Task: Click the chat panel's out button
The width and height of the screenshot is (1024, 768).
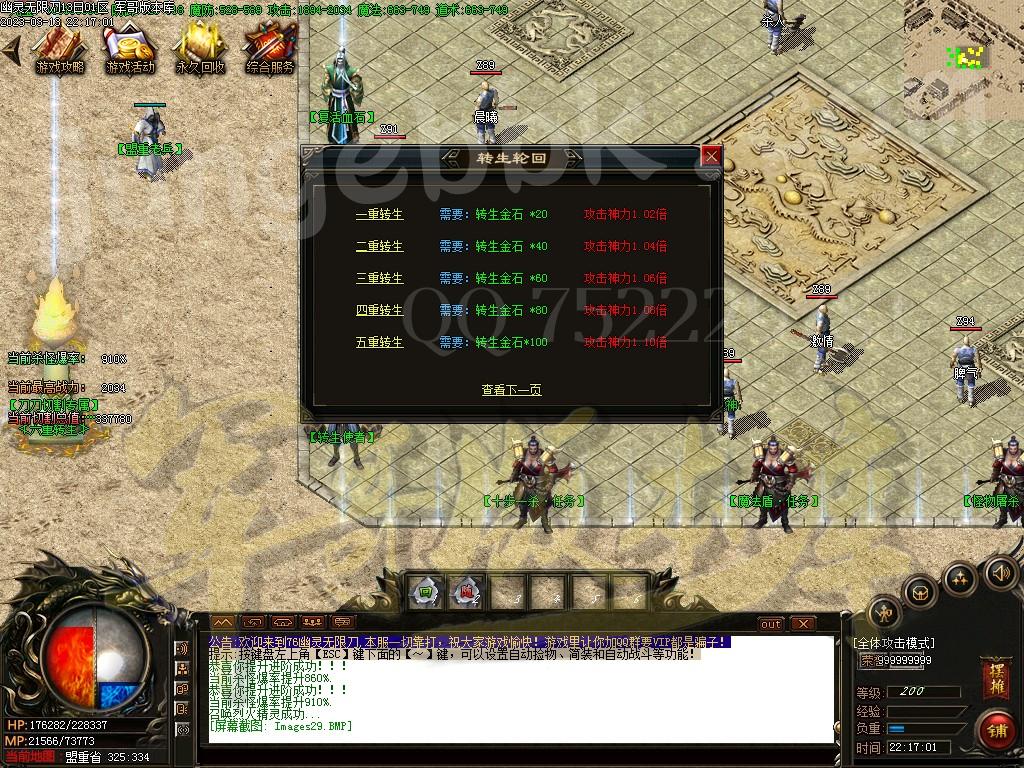Action: pyautogui.click(x=770, y=624)
